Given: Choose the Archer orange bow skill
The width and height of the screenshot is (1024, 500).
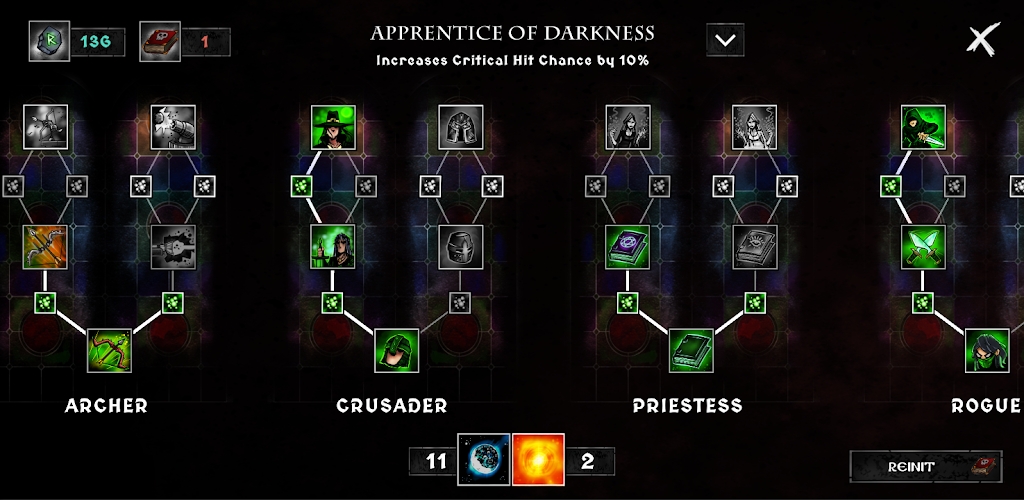Looking at the screenshot, I should (45, 247).
